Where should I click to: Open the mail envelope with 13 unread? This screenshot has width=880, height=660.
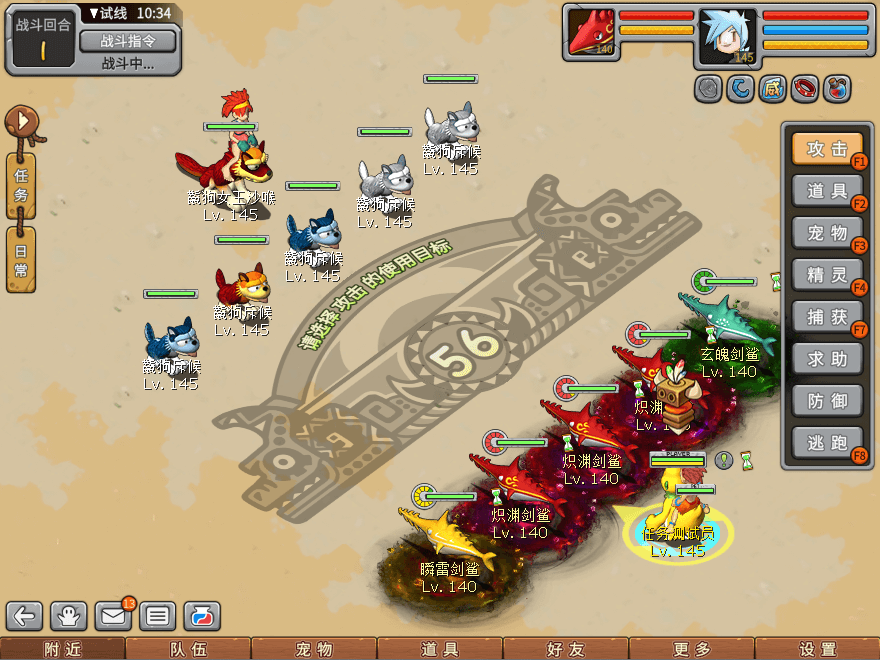pos(113,616)
